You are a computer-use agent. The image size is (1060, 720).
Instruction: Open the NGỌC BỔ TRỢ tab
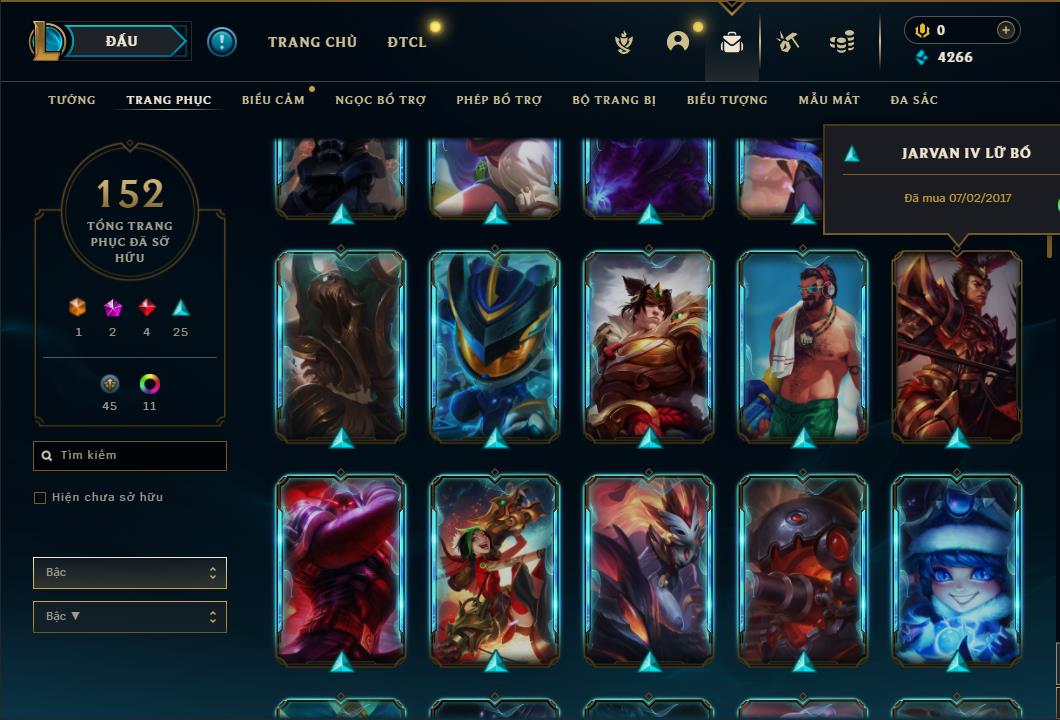[380, 100]
